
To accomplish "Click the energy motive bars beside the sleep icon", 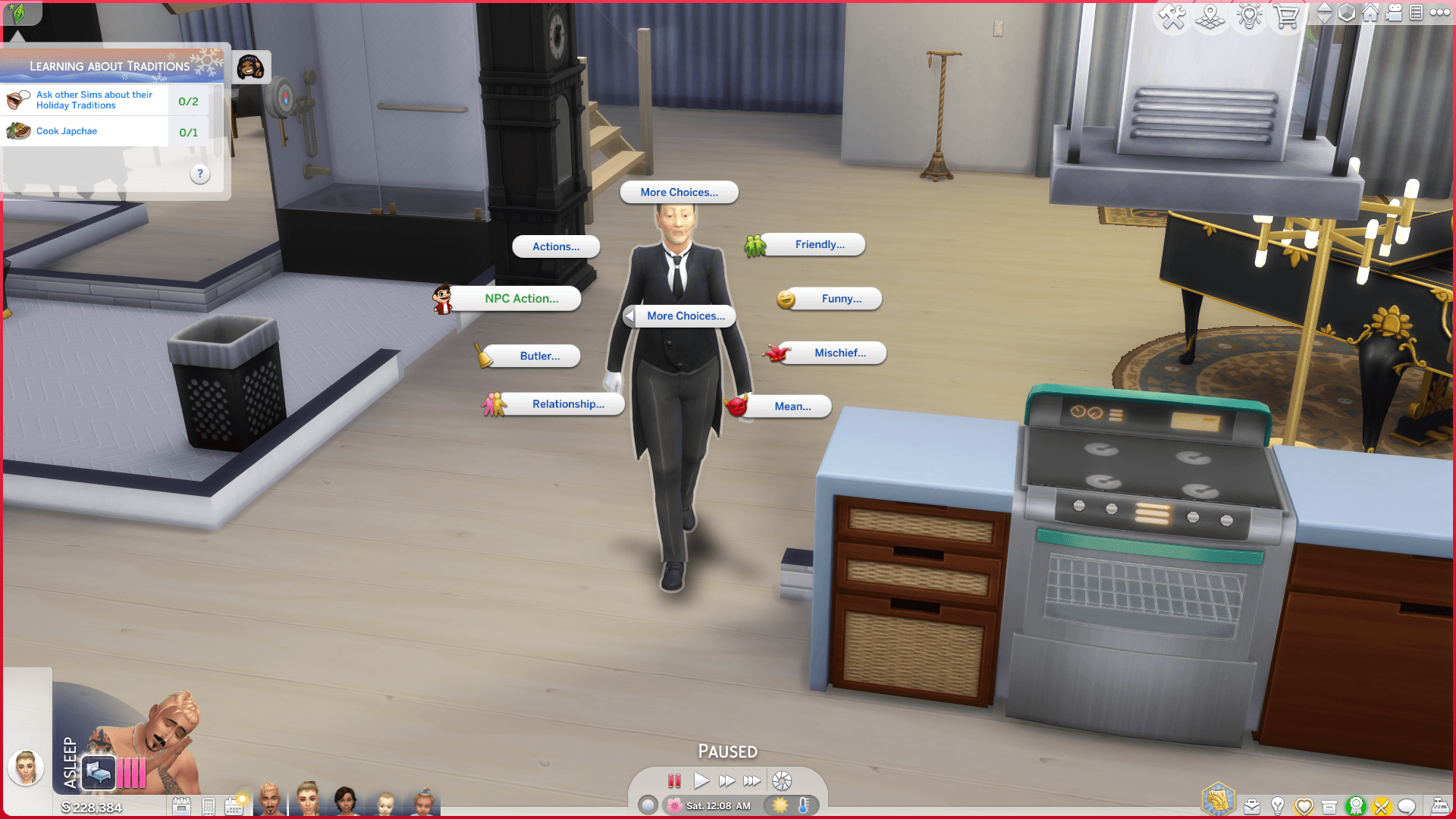I will click(x=130, y=773).
